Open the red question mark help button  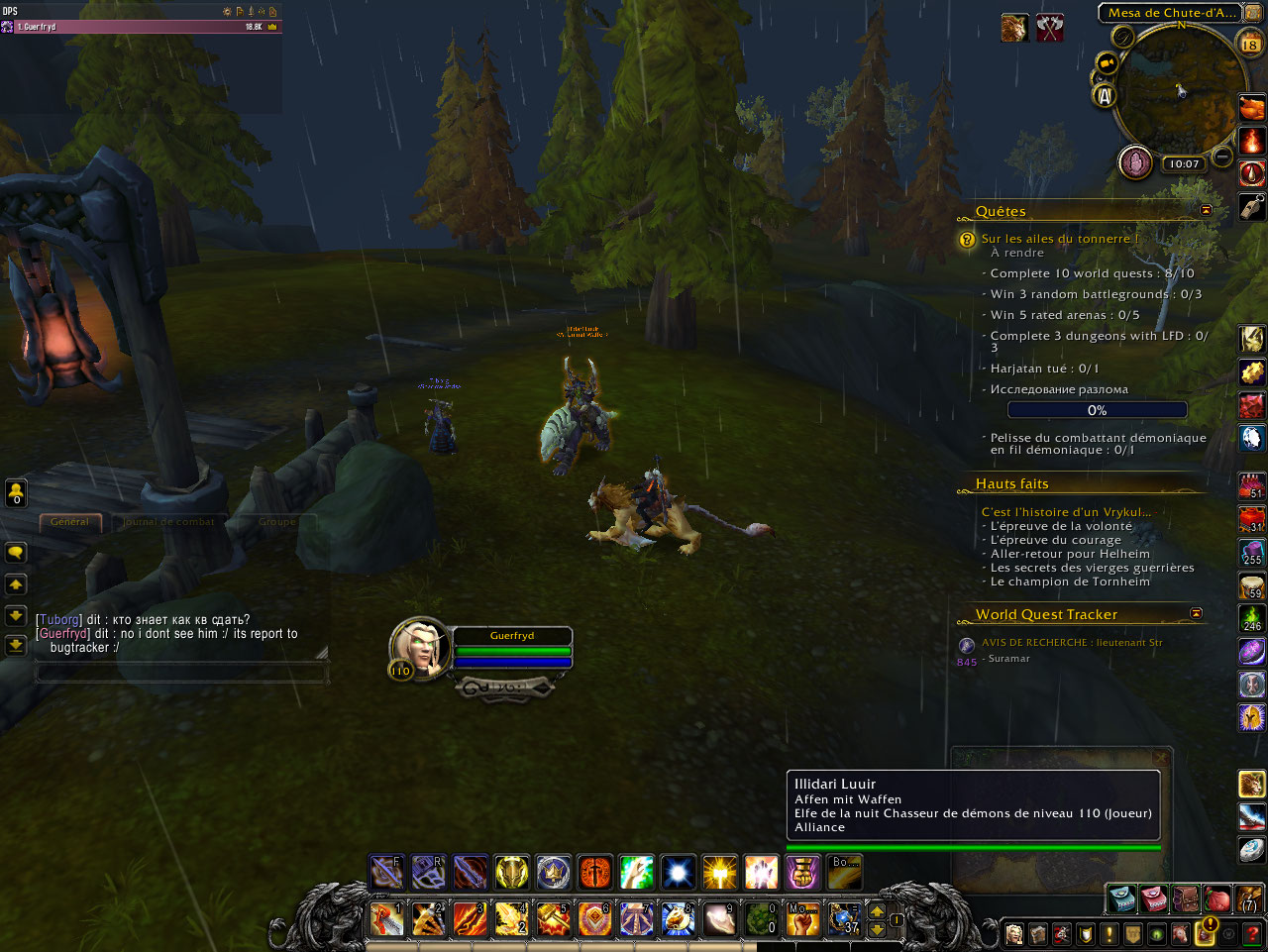(x=1253, y=933)
